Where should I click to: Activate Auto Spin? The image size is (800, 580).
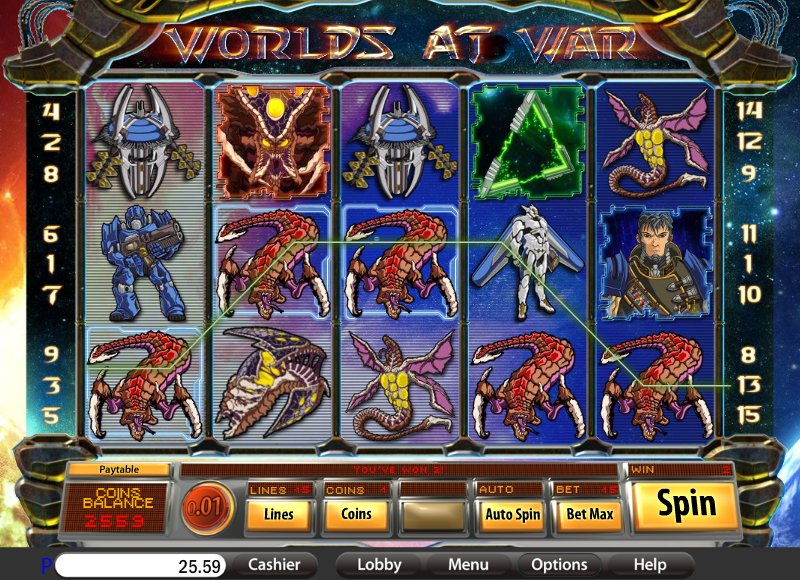pyautogui.click(x=511, y=515)
